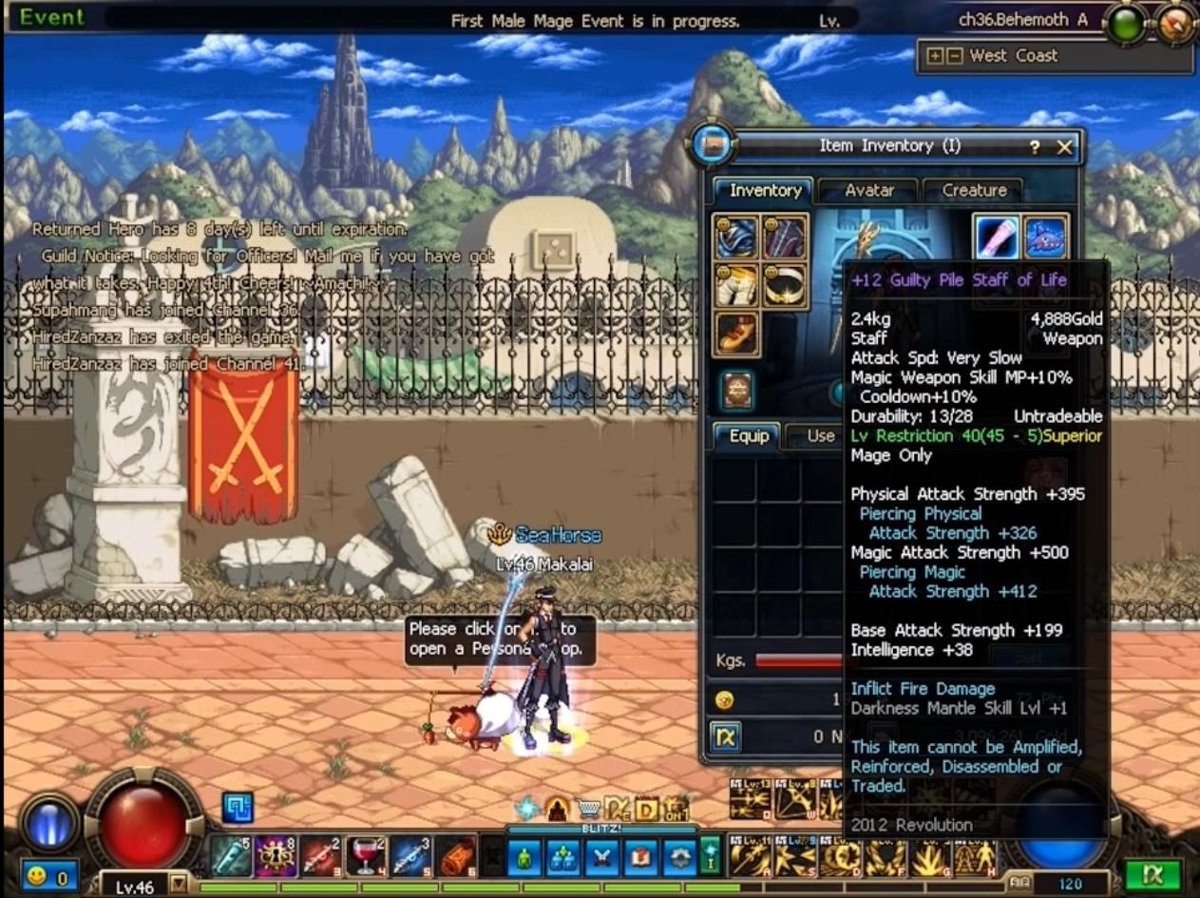Select the Inventory tab
The width and height of the screenshot is (1200, 898).
(765, 190)
